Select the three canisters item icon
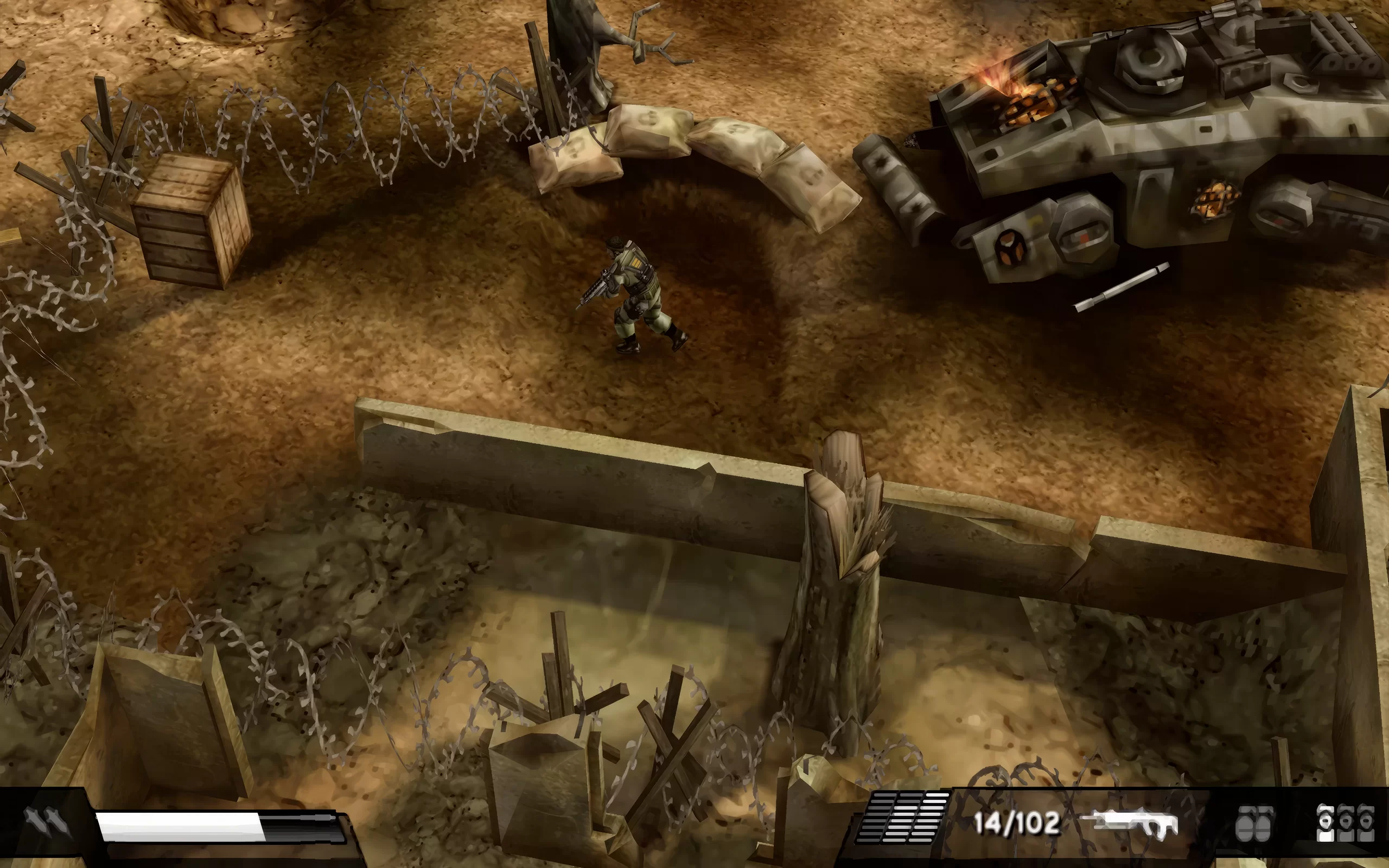 (x=1344, y=822)
